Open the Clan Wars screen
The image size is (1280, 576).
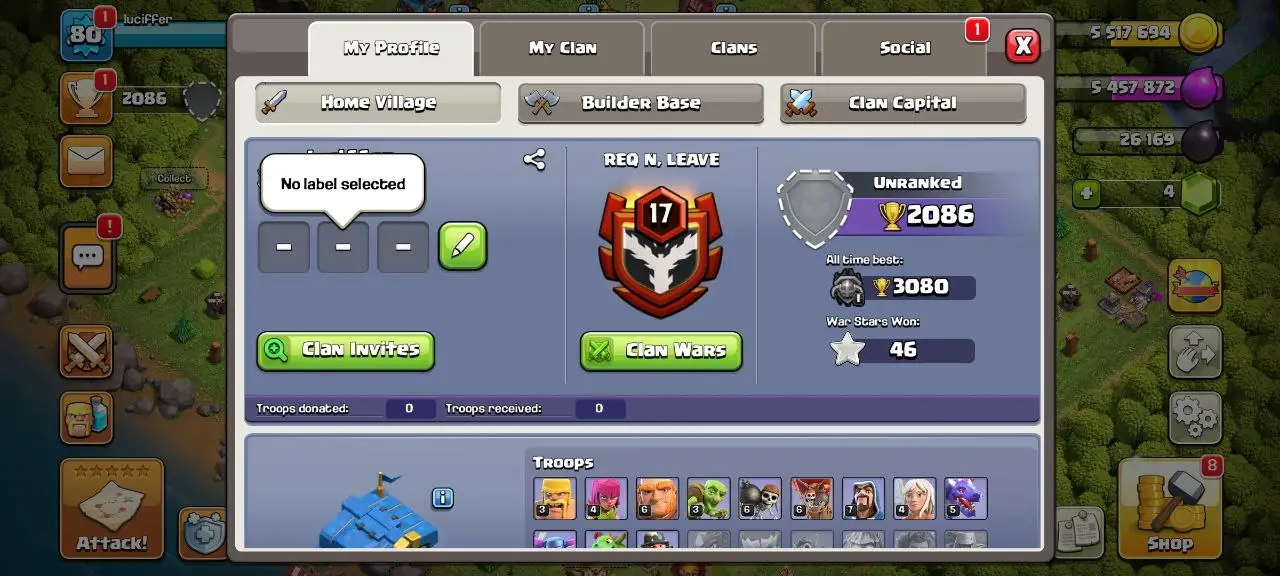[661, 350]
